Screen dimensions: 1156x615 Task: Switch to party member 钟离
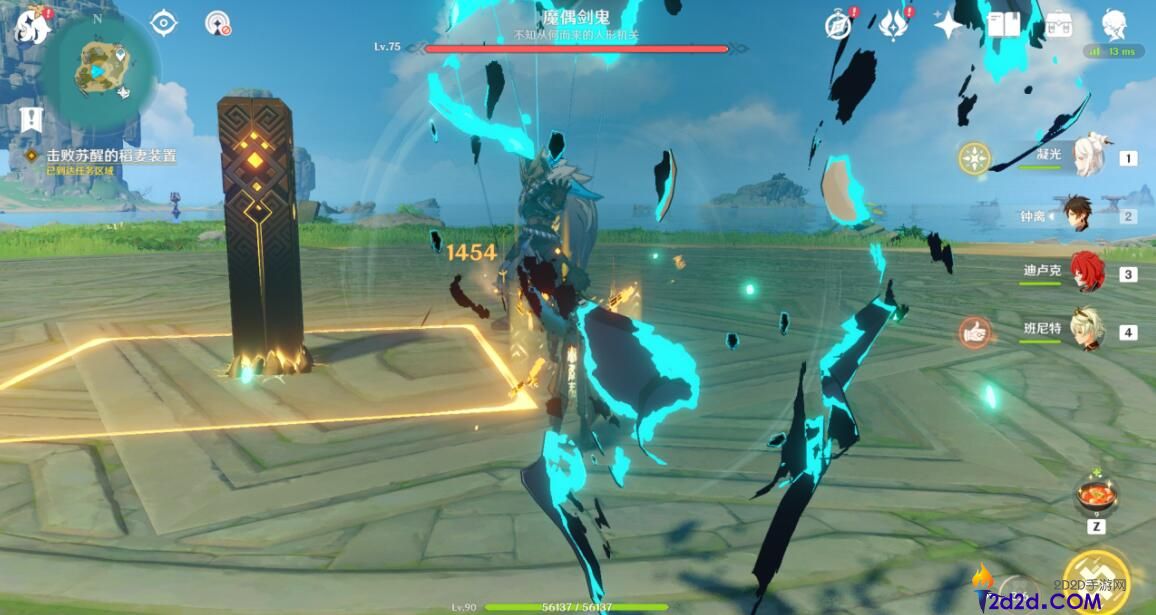click(1076, 216)
